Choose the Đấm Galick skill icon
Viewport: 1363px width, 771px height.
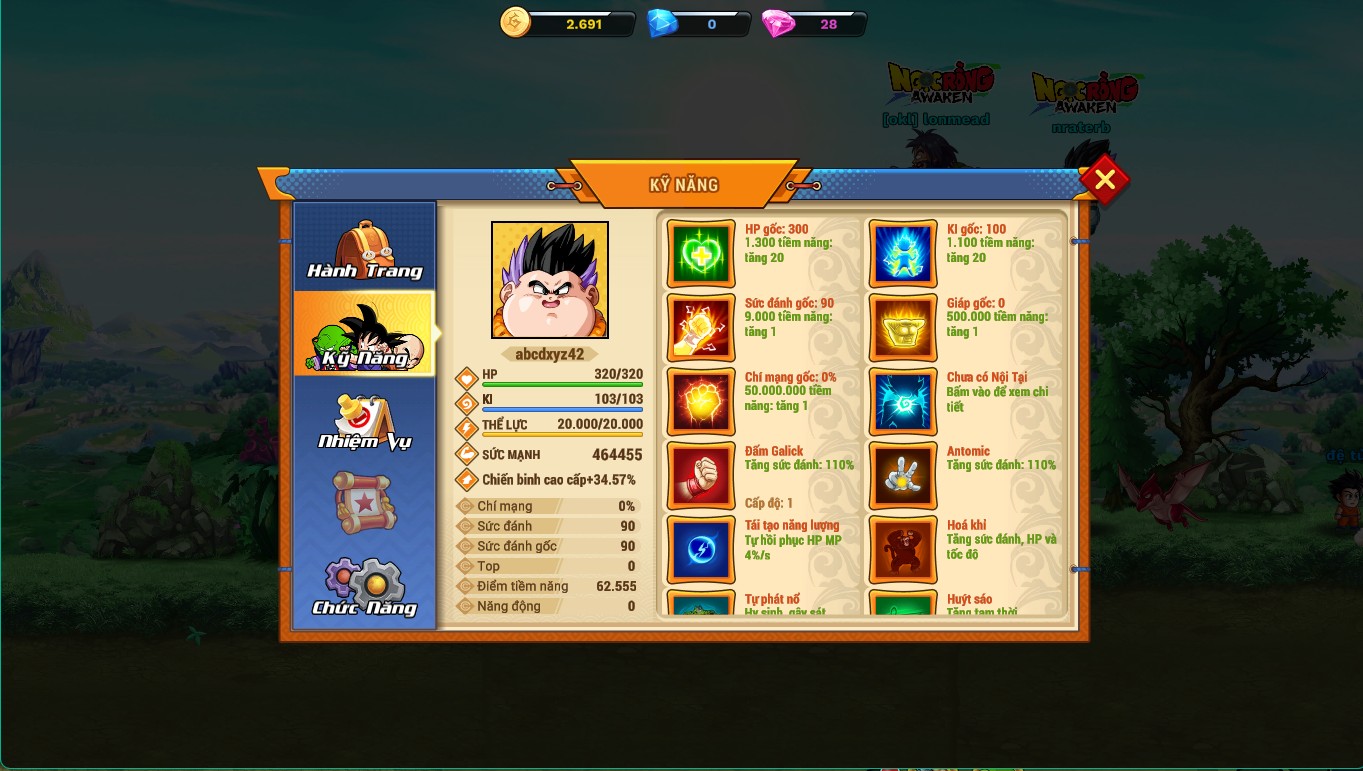click(701, 476)
